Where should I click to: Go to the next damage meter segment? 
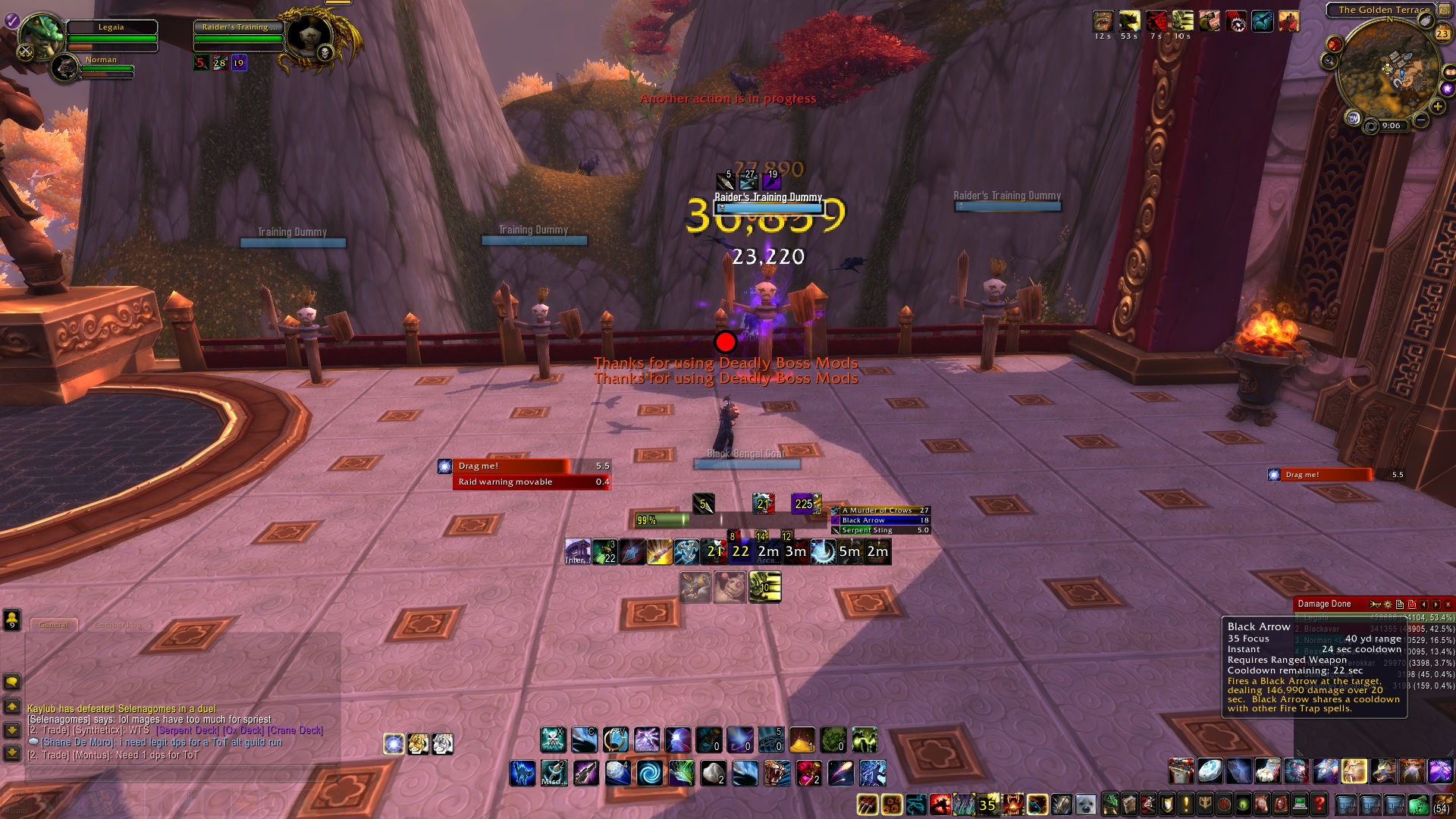click(1436, 604)
